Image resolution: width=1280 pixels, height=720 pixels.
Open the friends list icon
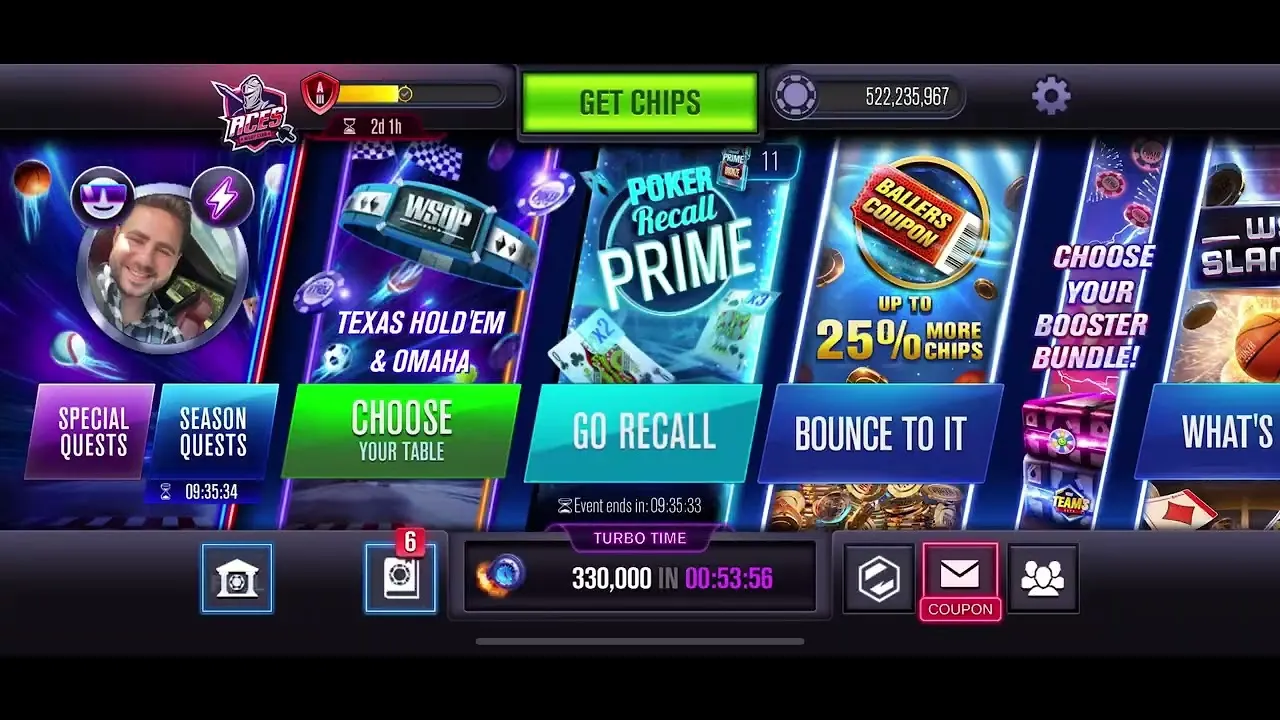1043,576
